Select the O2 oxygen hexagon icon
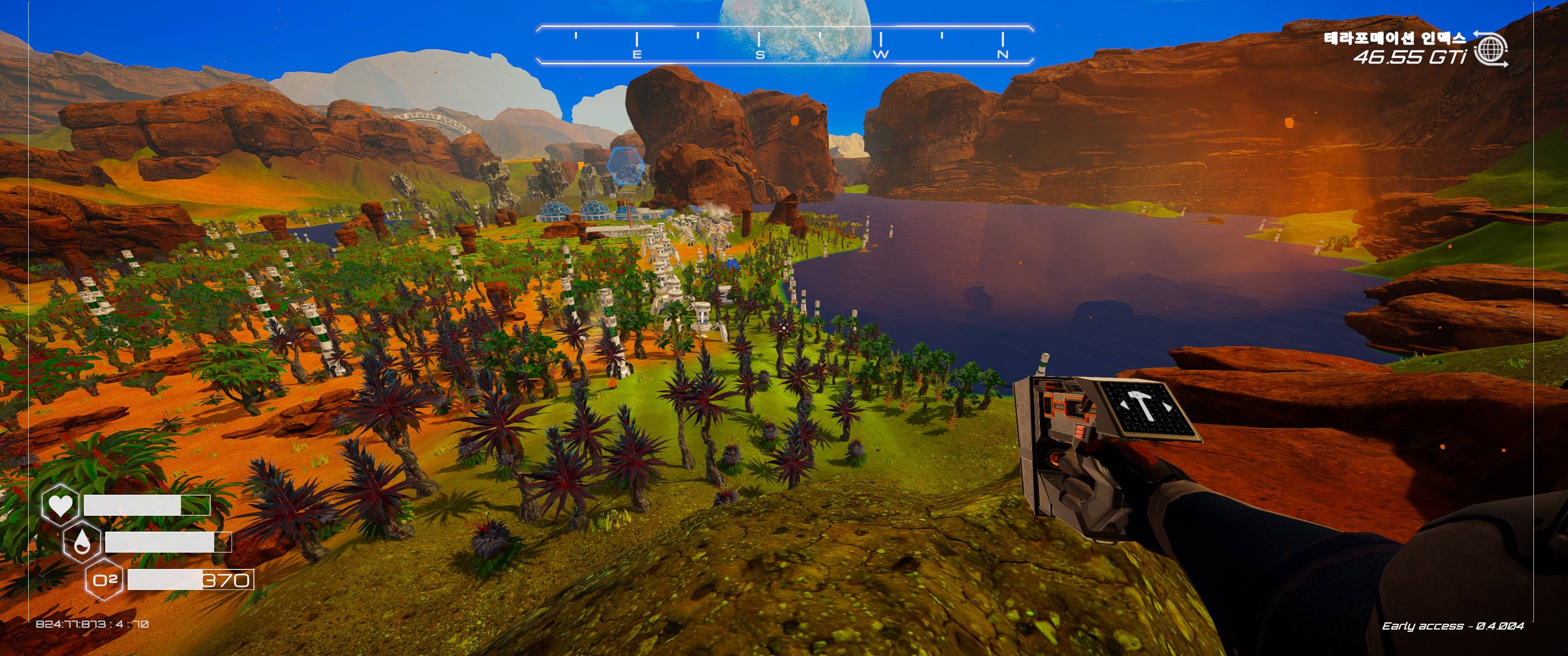The height and width of the screenshot is (656, 1568). pos(105,580)
